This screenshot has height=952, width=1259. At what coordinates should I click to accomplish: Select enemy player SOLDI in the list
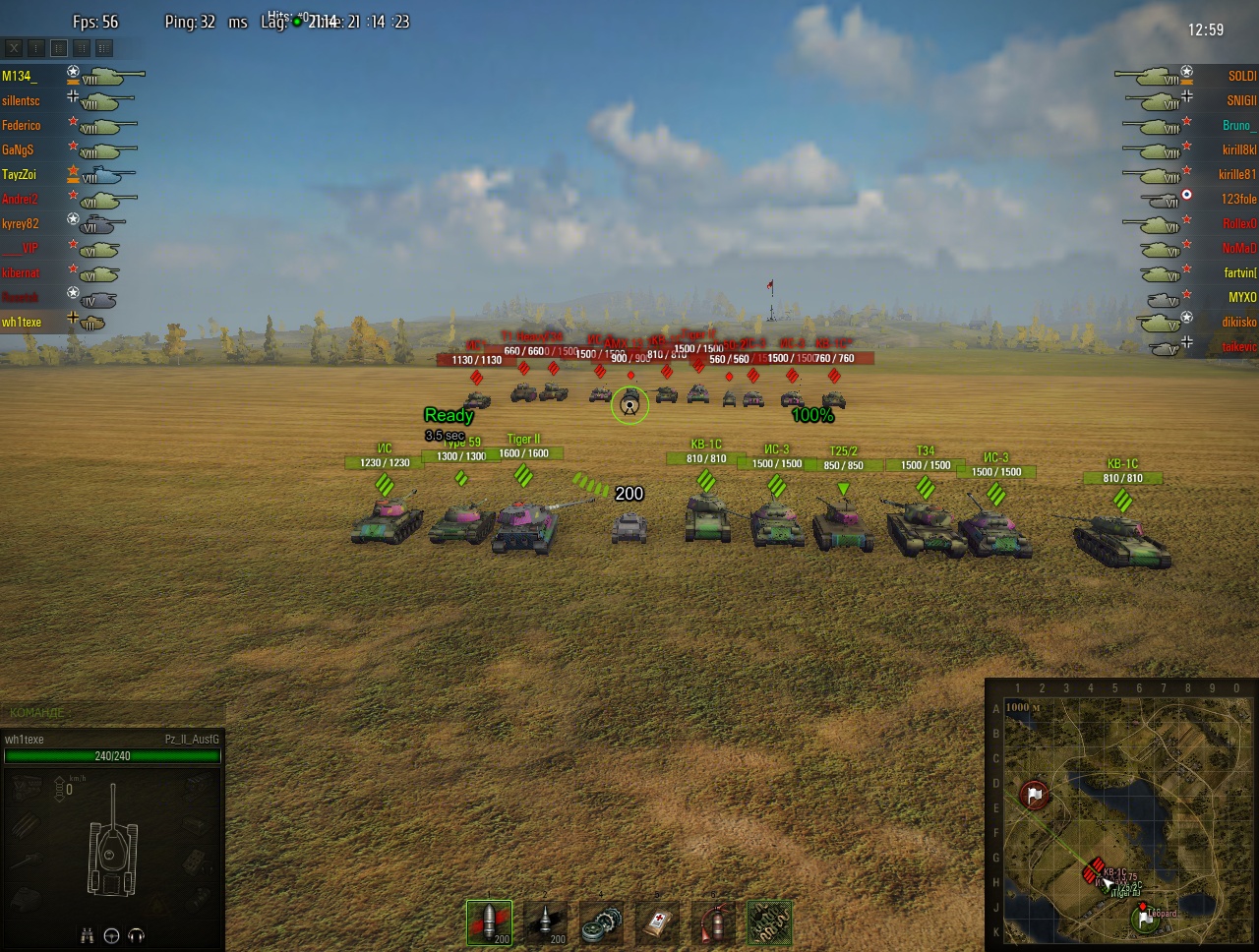1241,76
